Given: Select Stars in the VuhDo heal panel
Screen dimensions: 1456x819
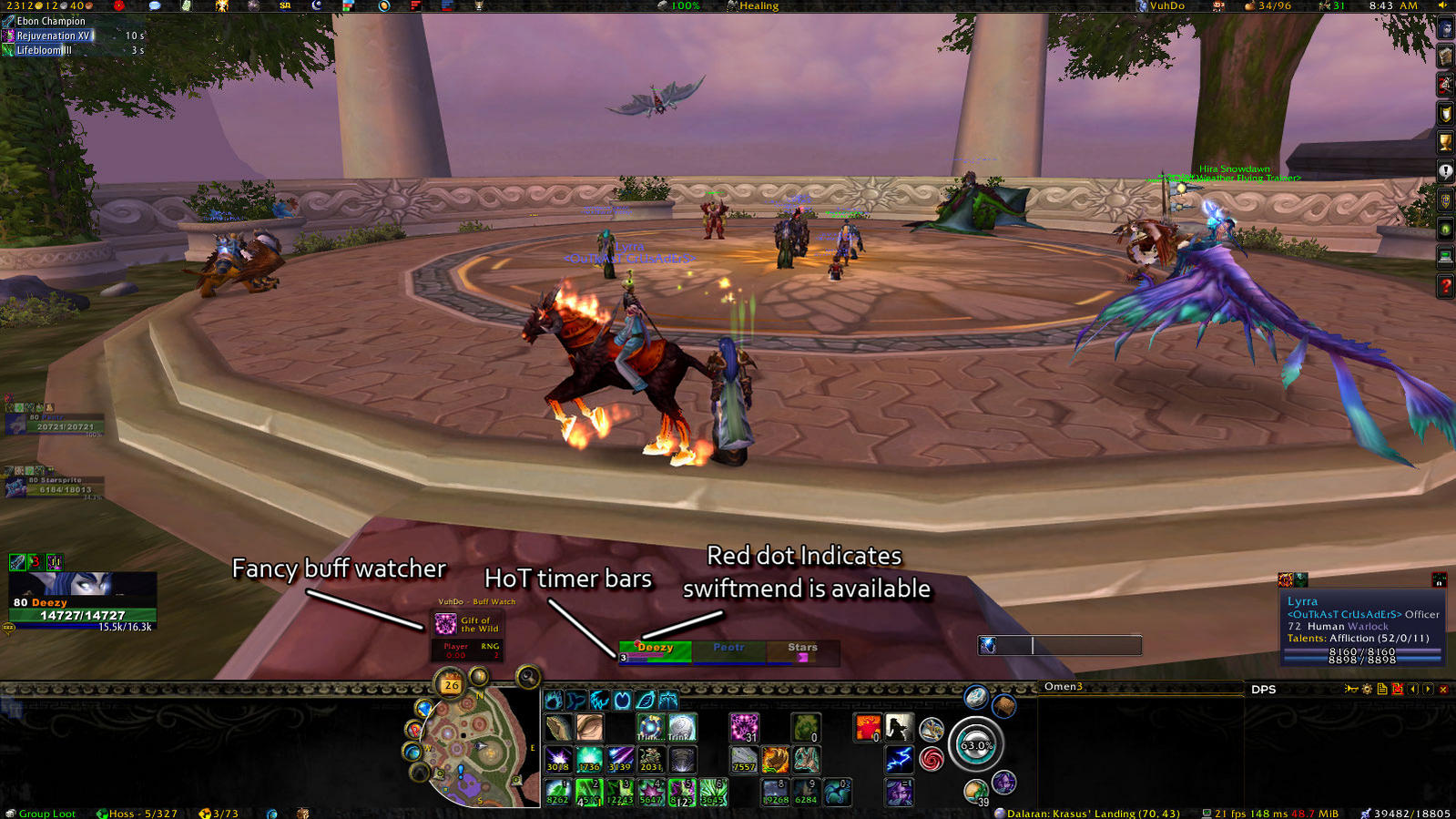Looking at the screenshot, I should pyautogui.click(x=802, y=649).
